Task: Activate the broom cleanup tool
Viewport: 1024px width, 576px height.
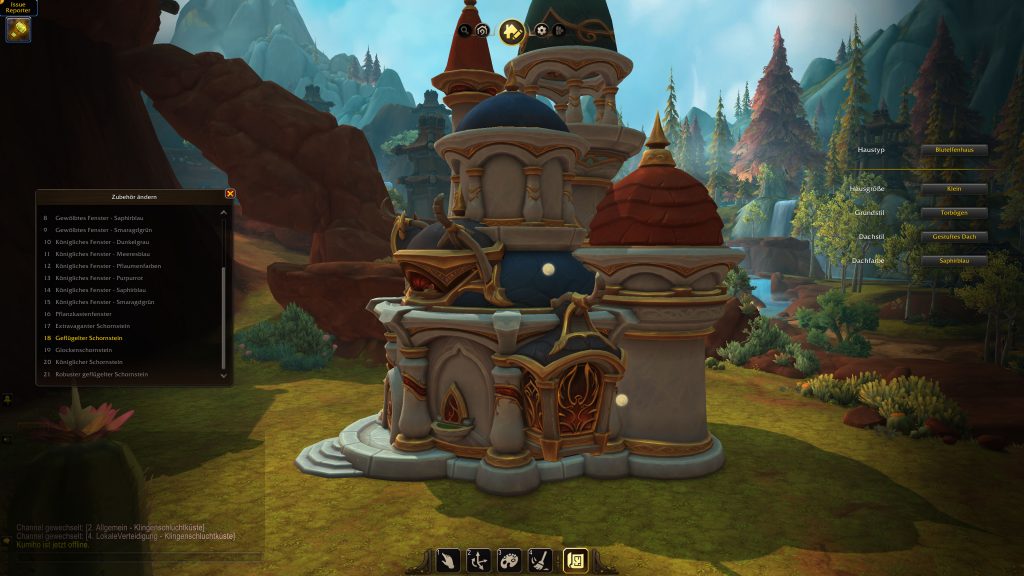Action: point(539,561)
